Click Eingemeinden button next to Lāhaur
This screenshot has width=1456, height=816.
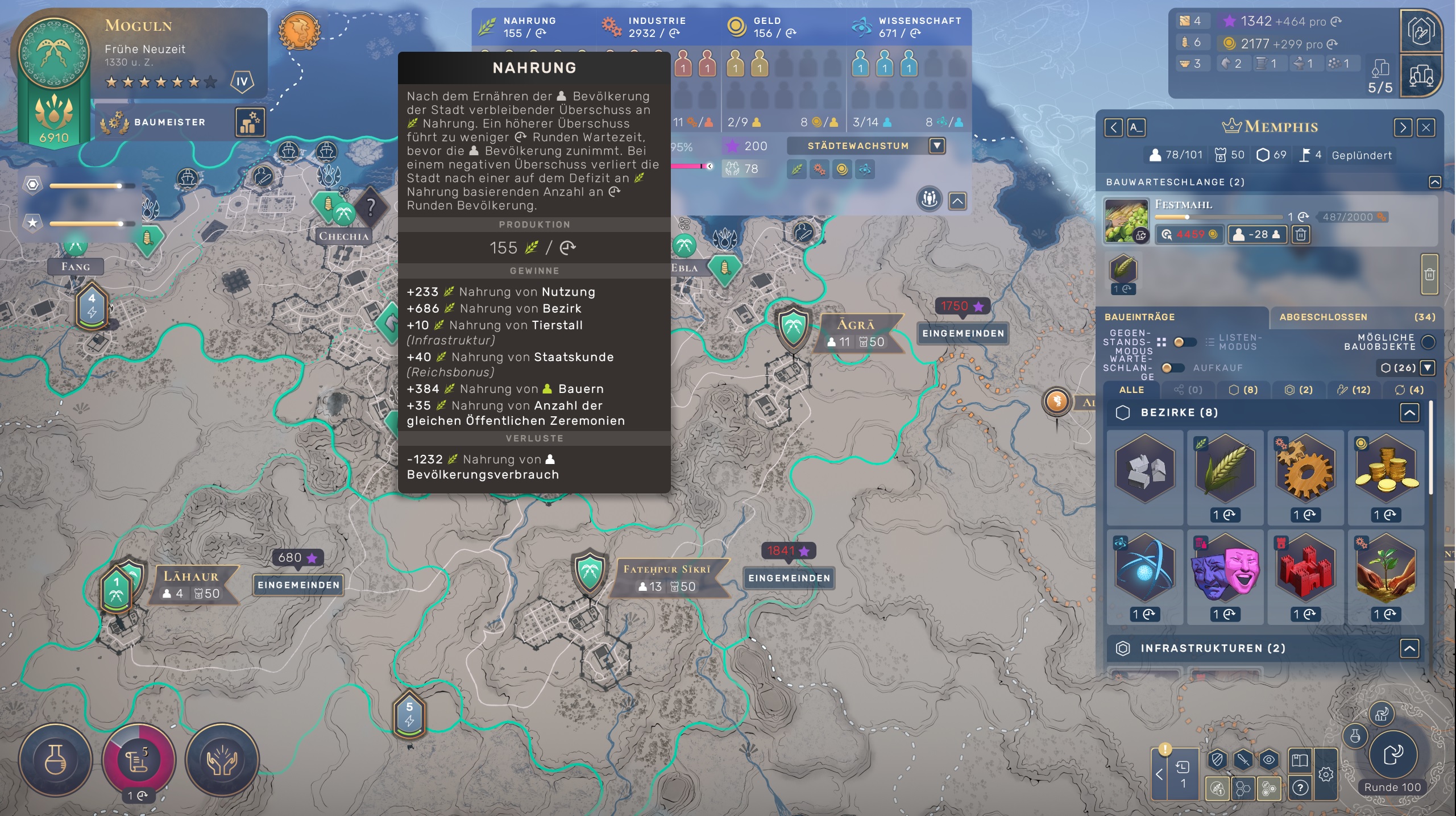pyautogui.click(x=298, y=585)
